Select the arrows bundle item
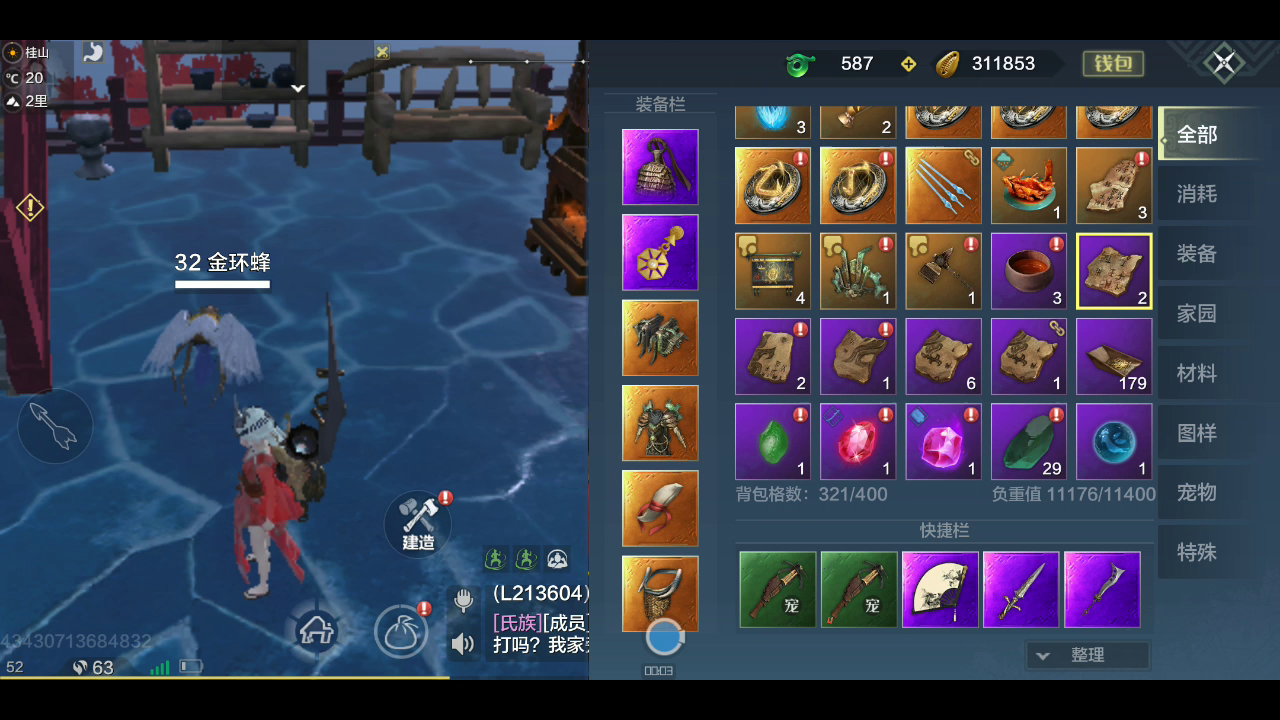The height and width of the screenshot is (720, 1280). click(943, 186)
